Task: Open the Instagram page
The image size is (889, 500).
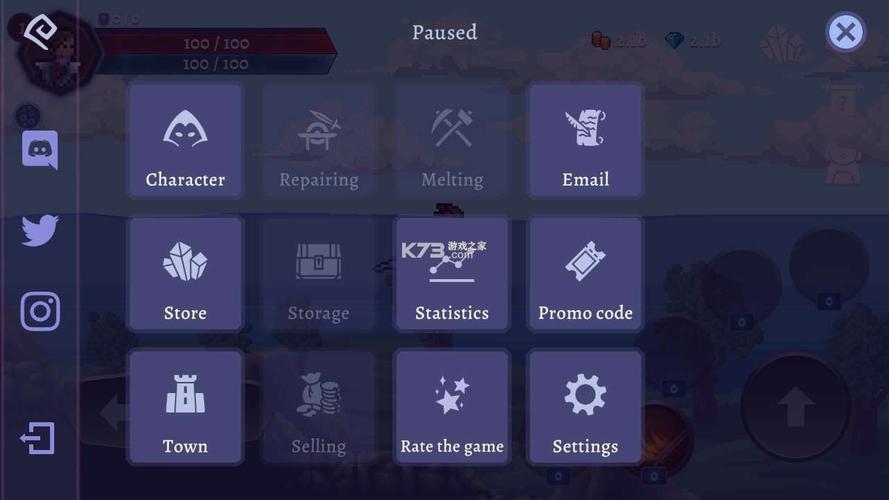Action: tap(40, 312)
